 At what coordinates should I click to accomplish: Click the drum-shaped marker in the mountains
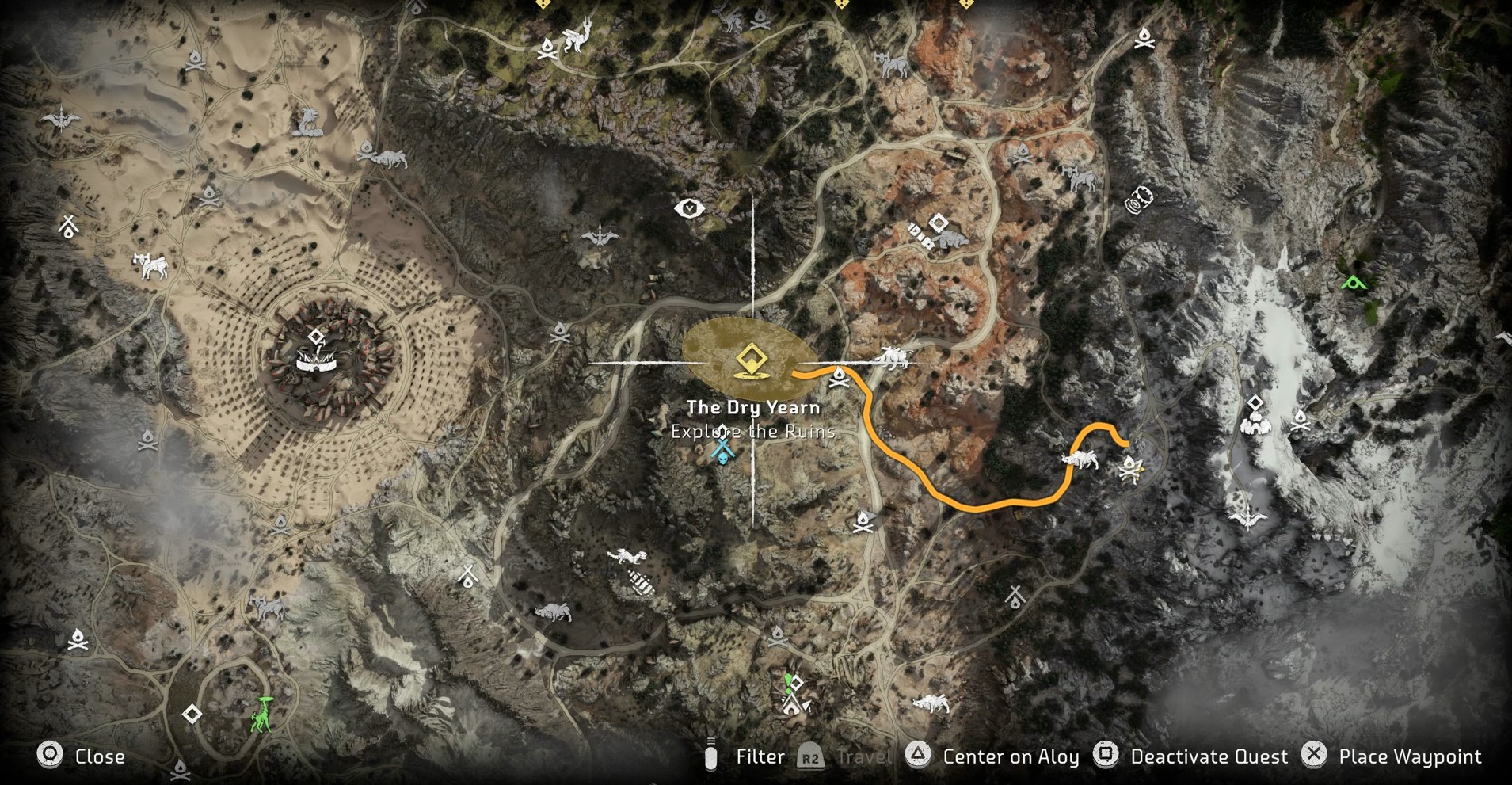click(x=1139, y=200)
